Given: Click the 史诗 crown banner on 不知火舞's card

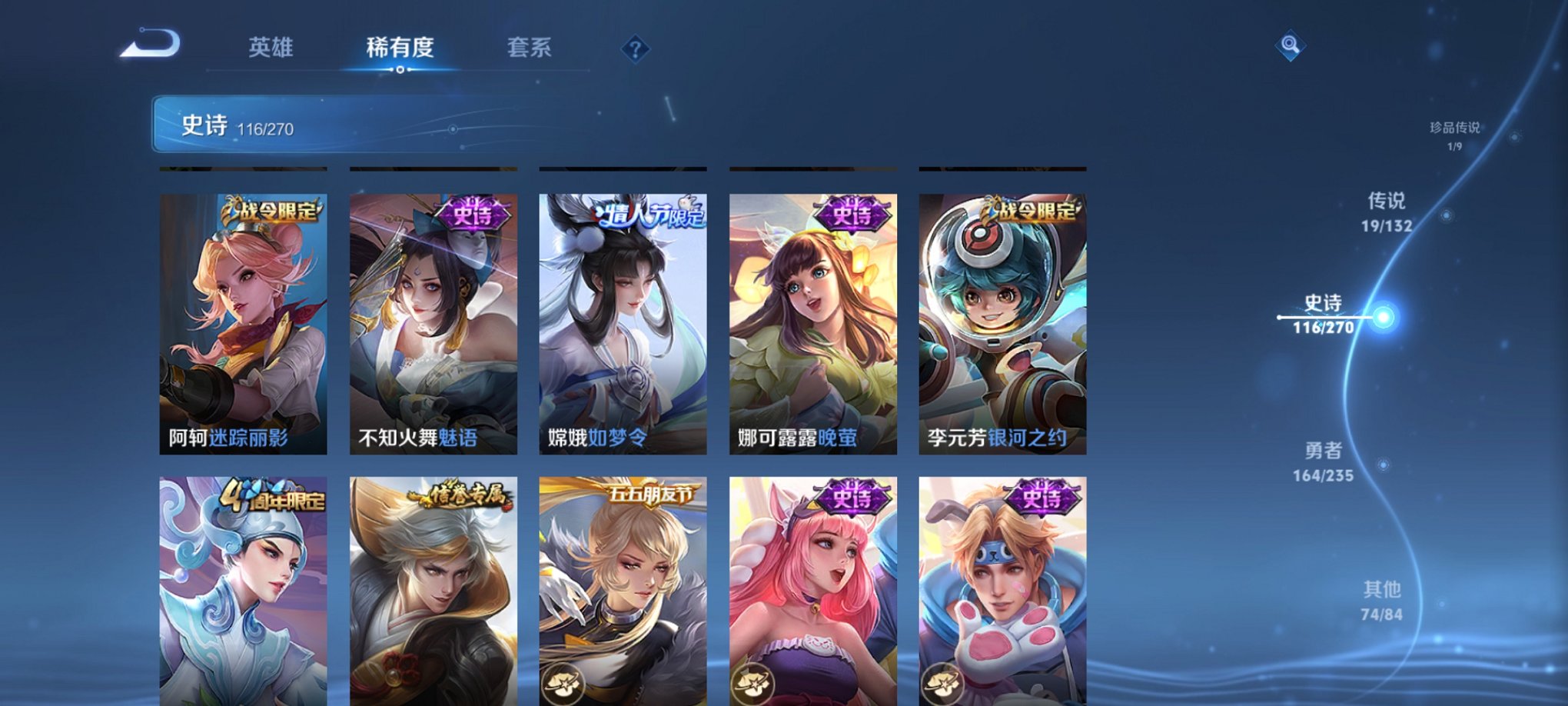Looking at the screenshot, I should pos(473,214).
